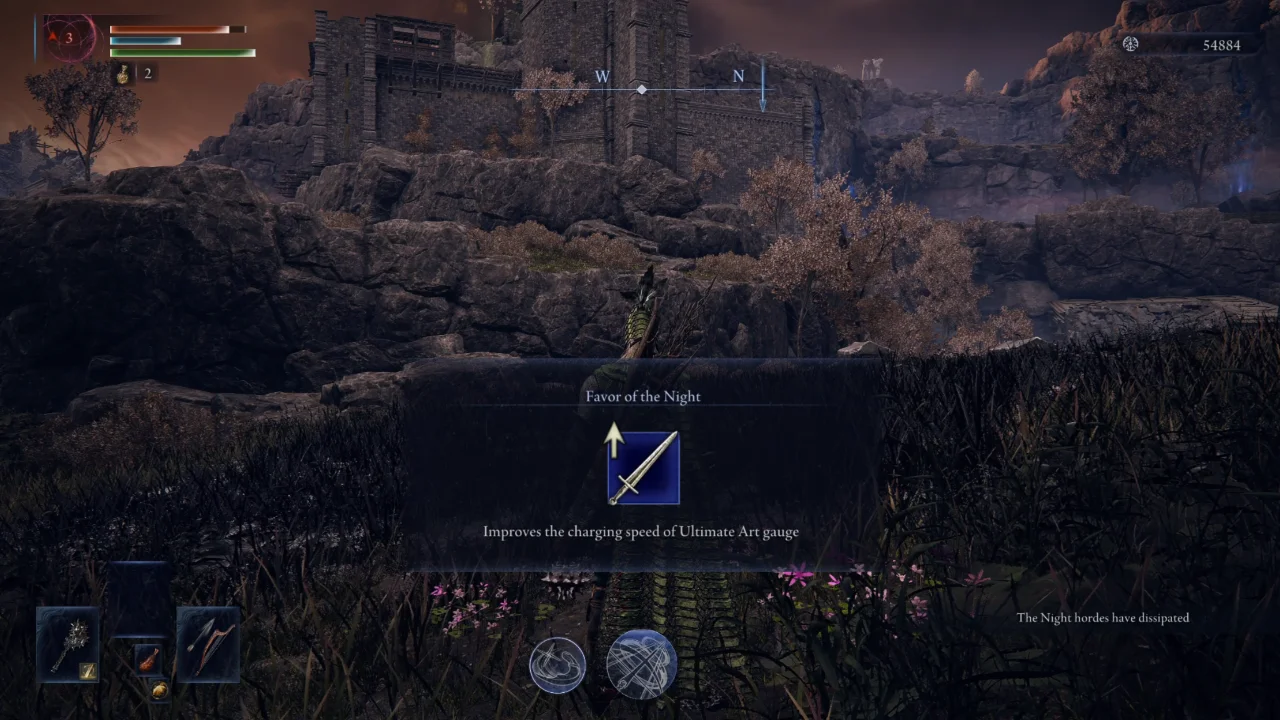
Task: Click the compass bar with W and N
Action: pos(641,89)
